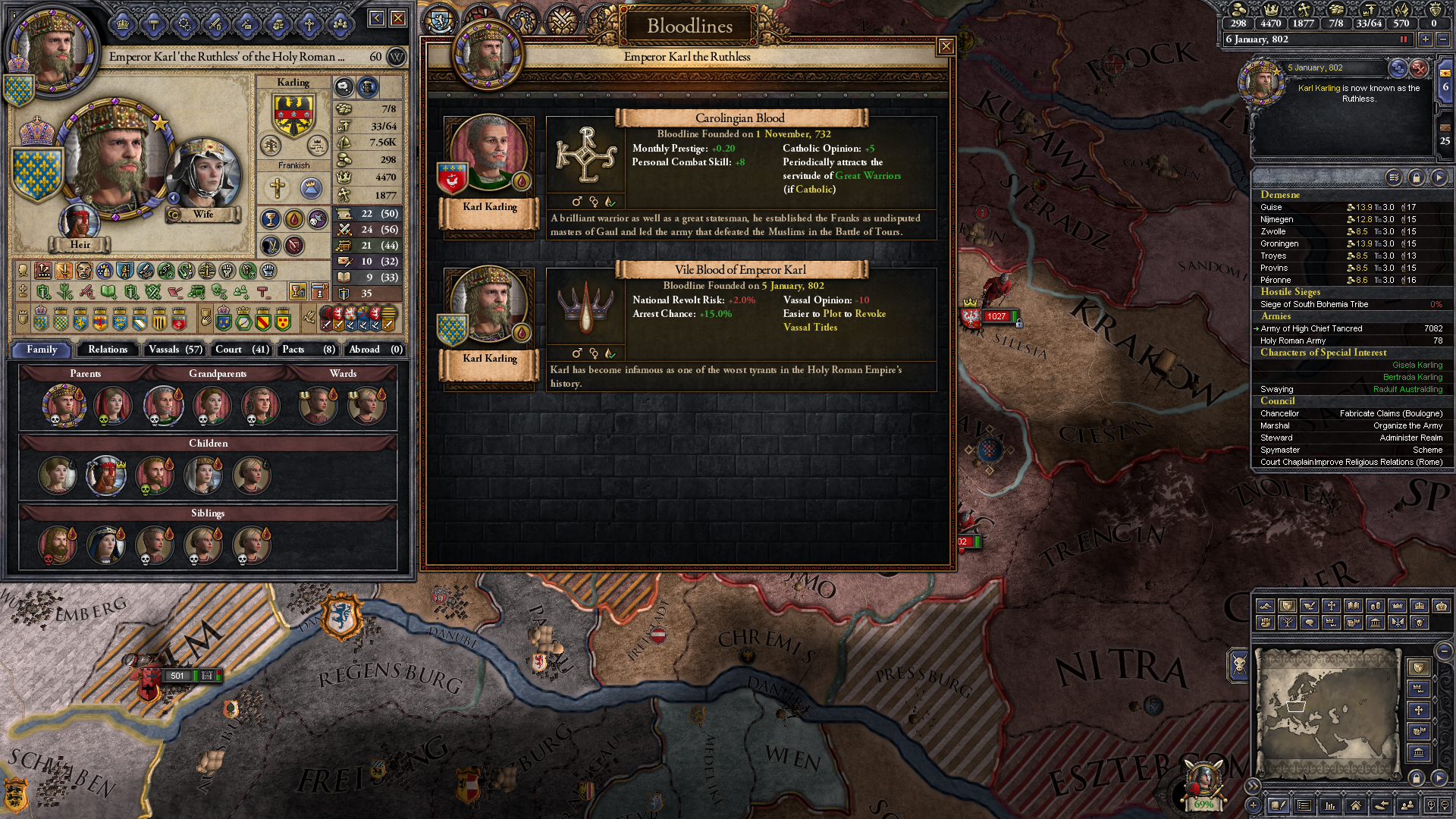This screenshot has width=1456, height=819.
Task: Toggle game pause next to the date
Action: [1404, 39]
